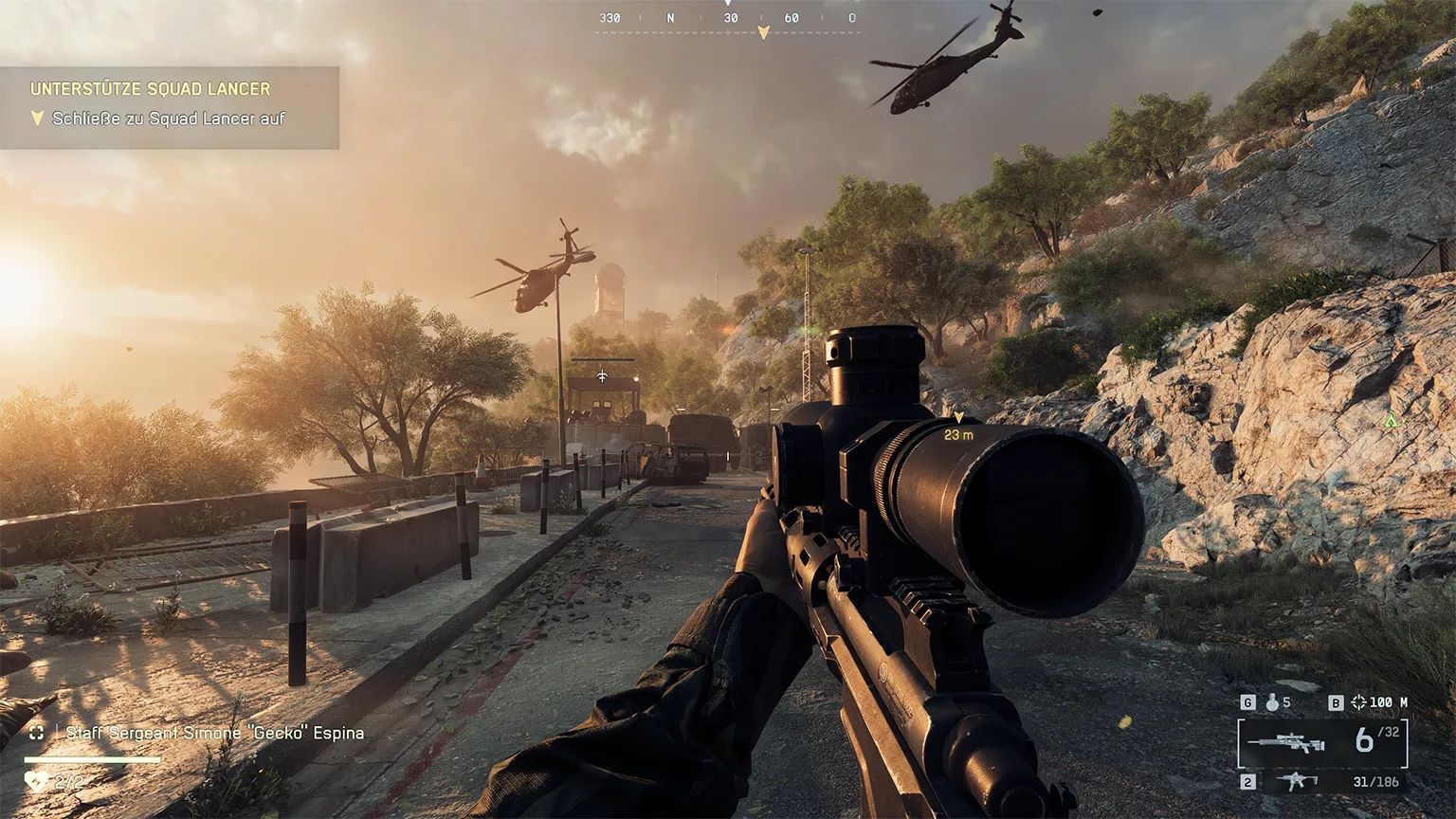Click the health bar above the heart icon
1456x819 pixels.
pyautogui.click(x=91, y=760)
